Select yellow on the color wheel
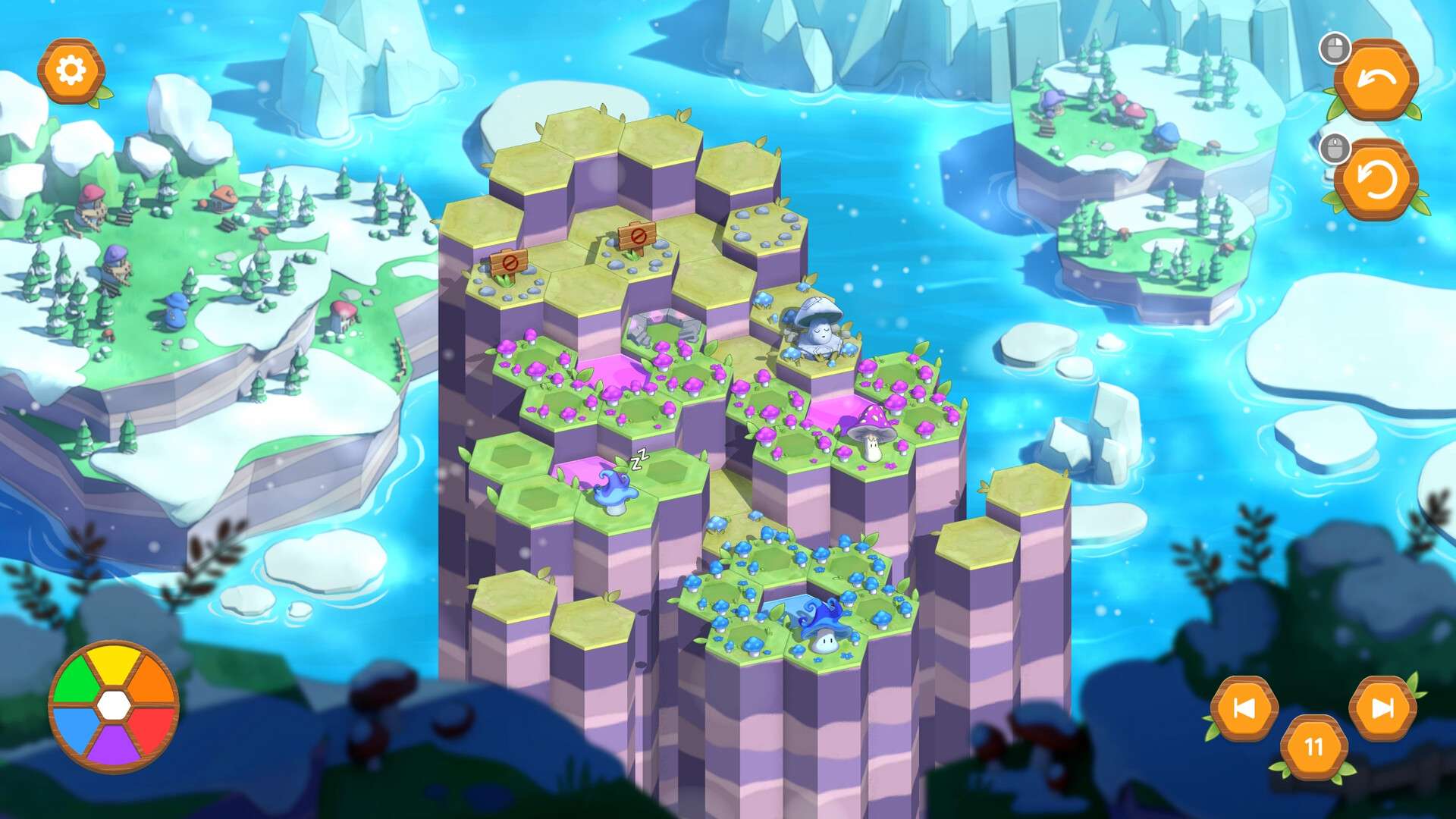1456x819 pixels. click(114, 667)
